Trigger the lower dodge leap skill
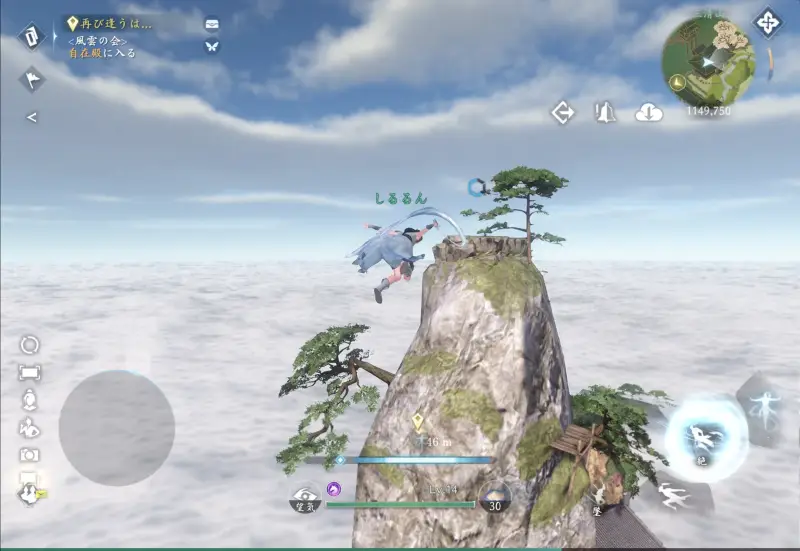This screenshot has height=551, width=800. (674, 494)
